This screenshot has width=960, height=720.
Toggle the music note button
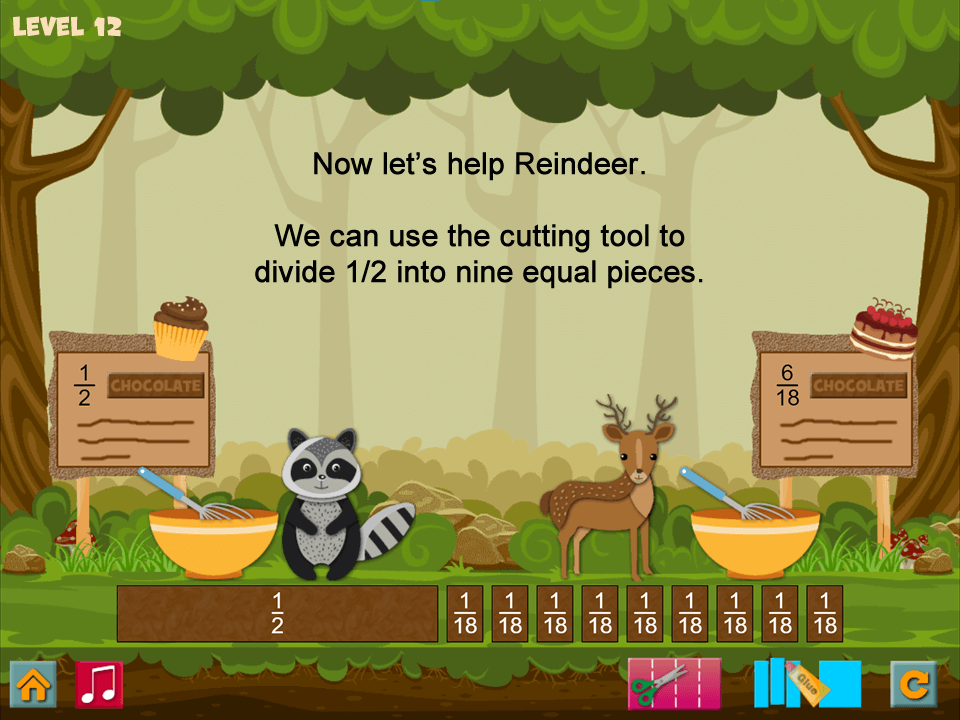click(x=99, y=684)
